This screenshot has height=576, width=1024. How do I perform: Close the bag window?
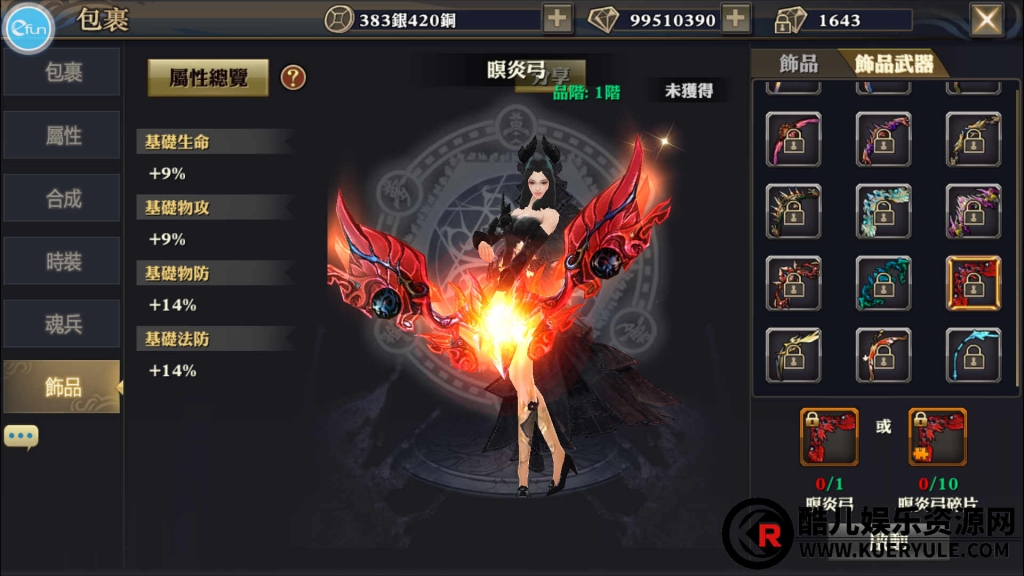(987, 19)
